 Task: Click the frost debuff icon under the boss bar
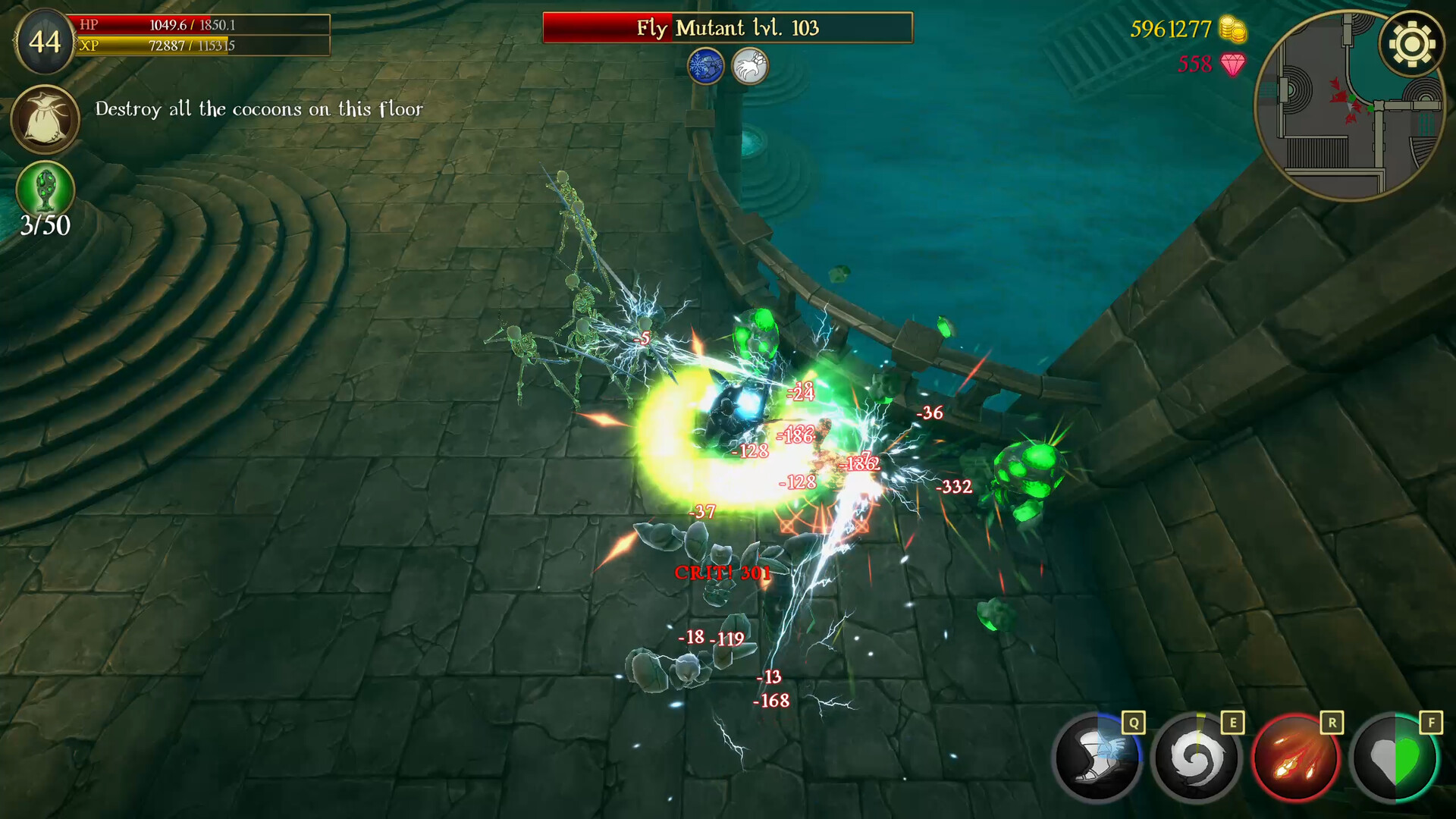pos(704,66)
